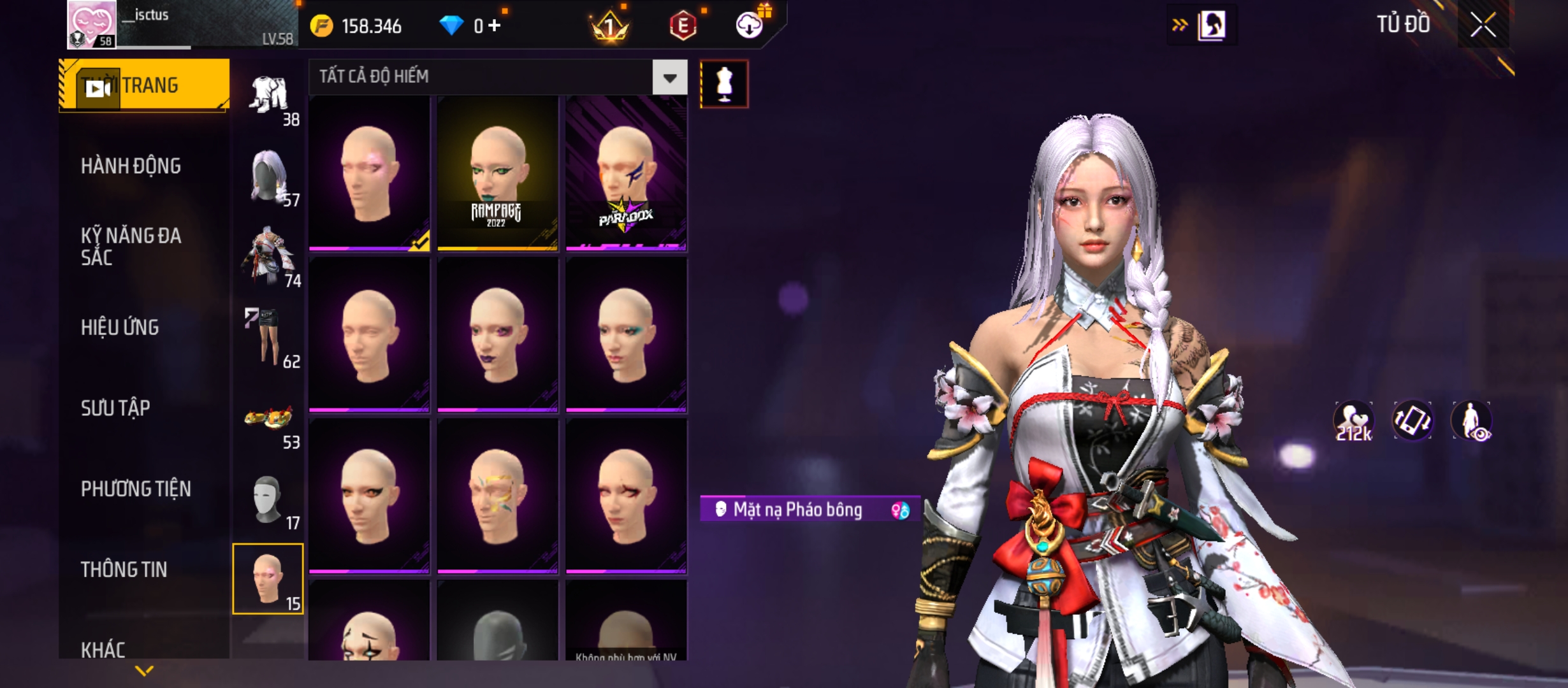Open the 212k likes icon

(1354, 421)
